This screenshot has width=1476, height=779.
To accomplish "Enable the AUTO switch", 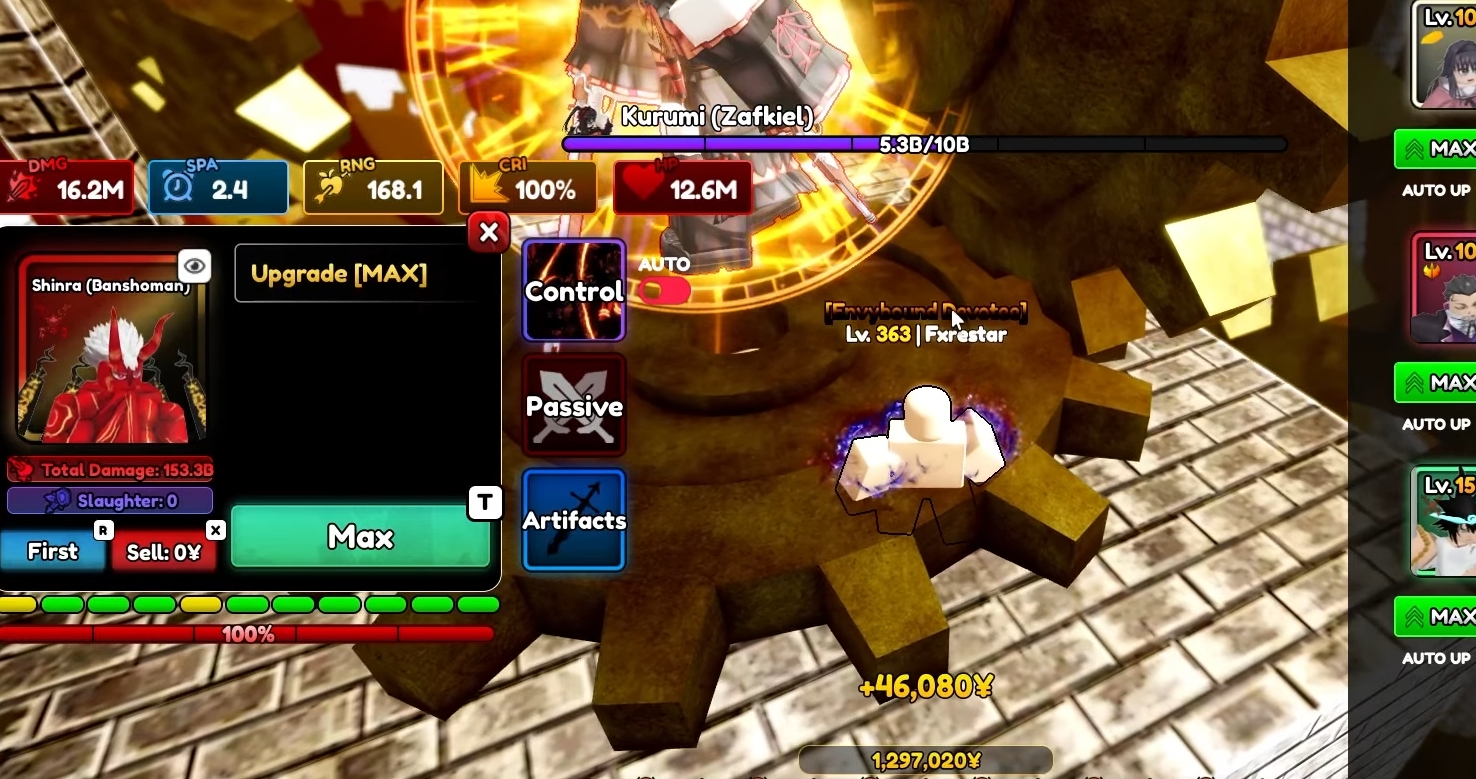I will [x=664, y=291].
